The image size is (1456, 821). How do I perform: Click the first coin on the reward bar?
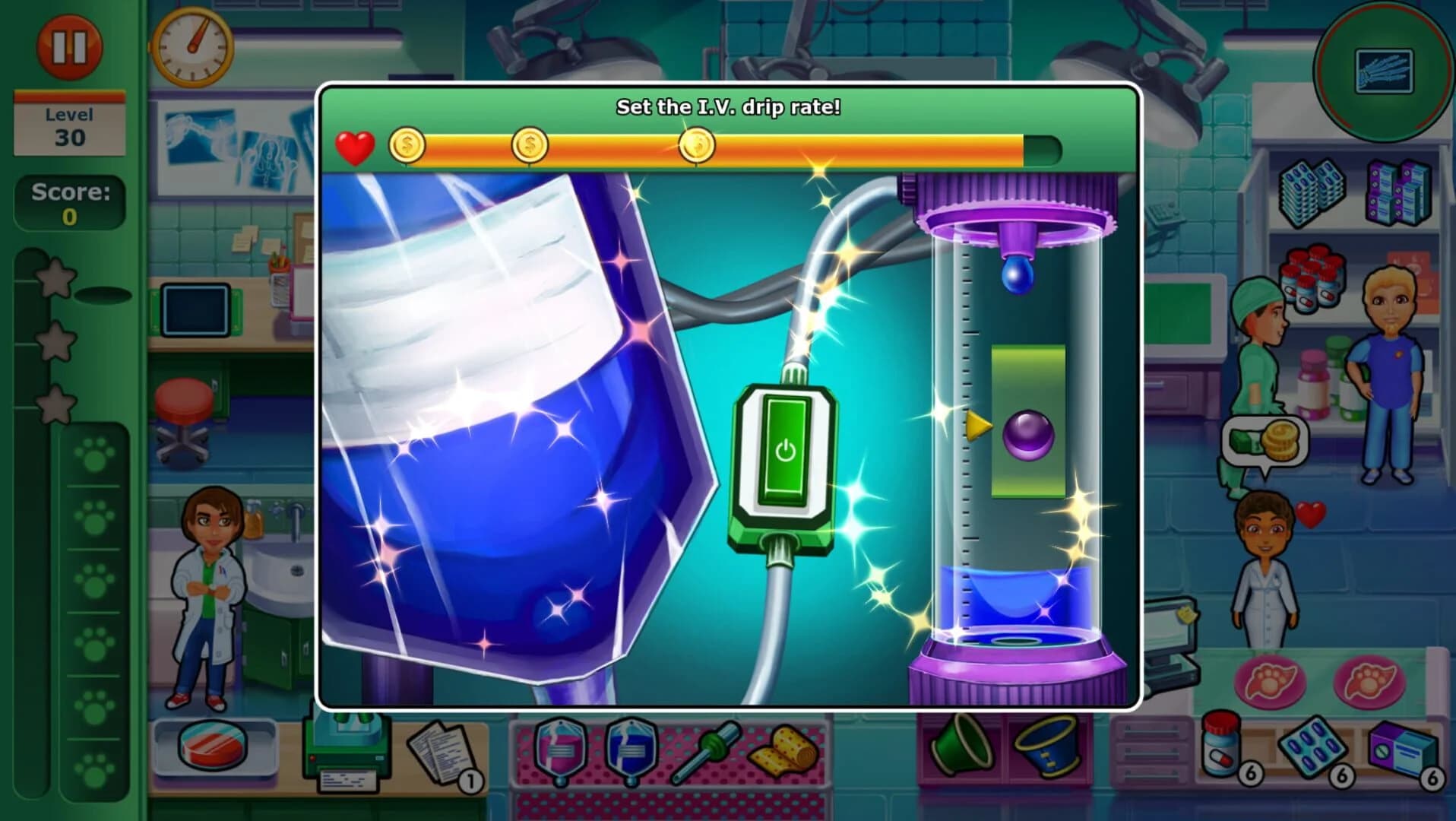[406, 146]
